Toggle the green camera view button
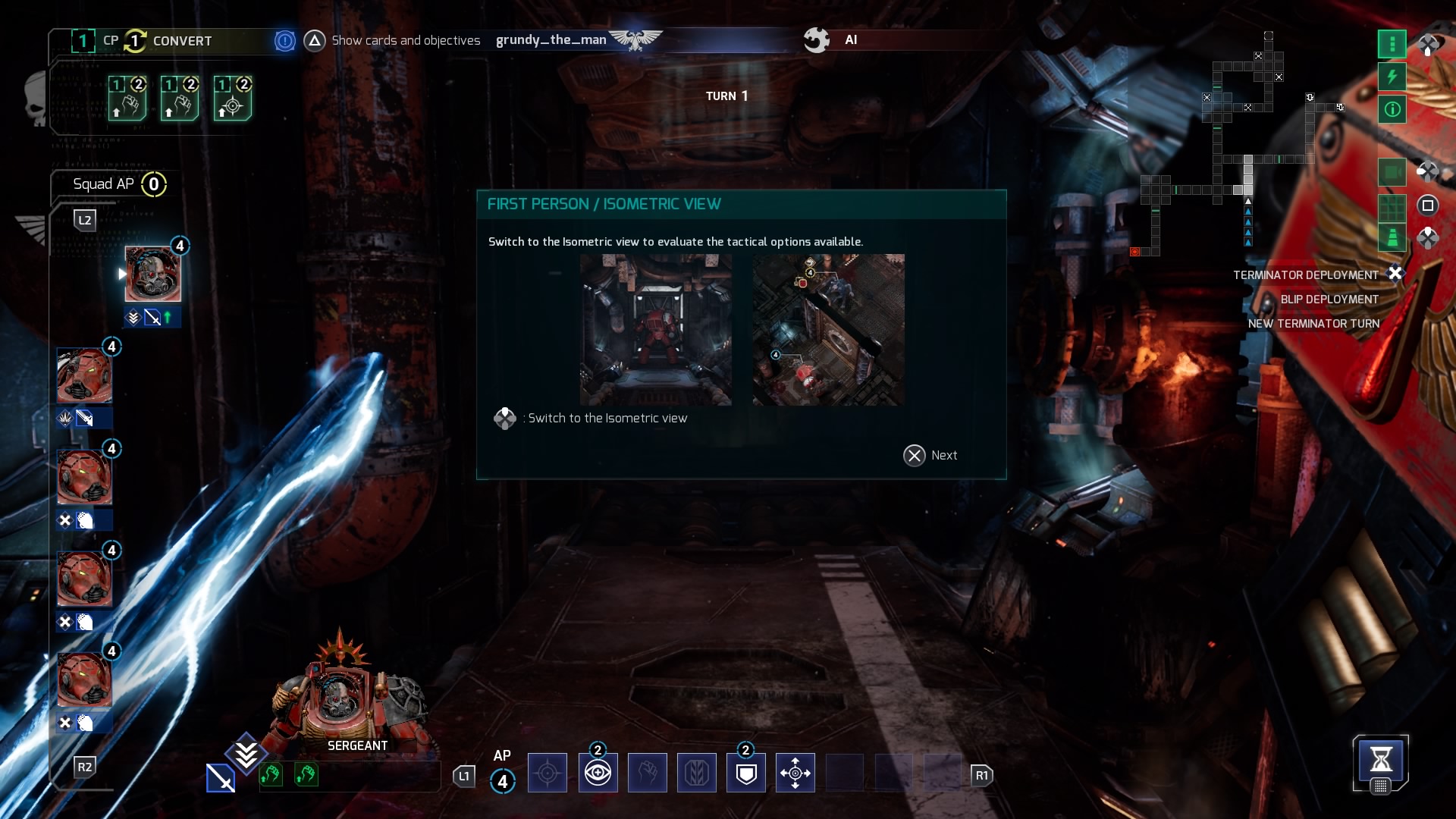Image resolution: width=1456 pixels, height=819 pixels. (1392, 173)
